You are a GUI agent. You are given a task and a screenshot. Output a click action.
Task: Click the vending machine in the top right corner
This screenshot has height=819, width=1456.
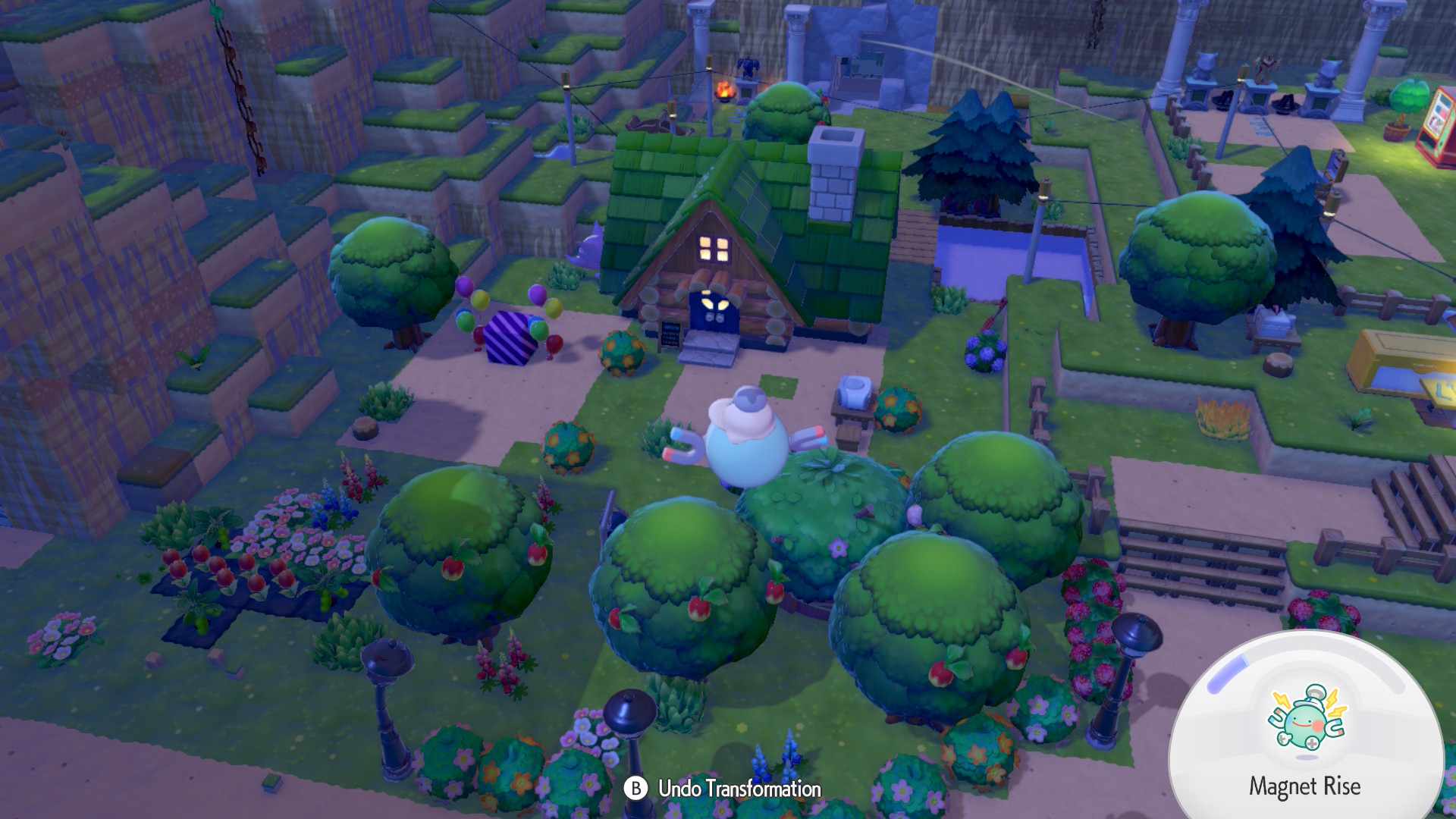1437,125
